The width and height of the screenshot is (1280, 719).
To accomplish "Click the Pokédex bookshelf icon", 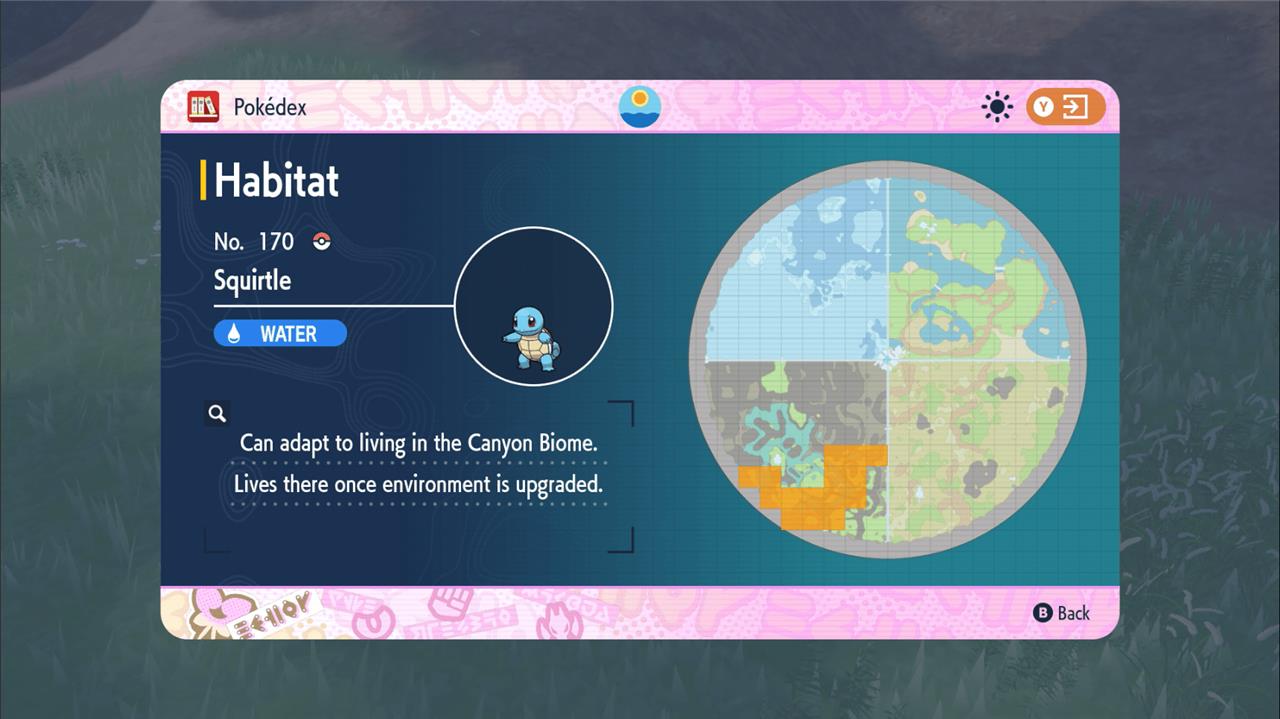I will 203,107.
